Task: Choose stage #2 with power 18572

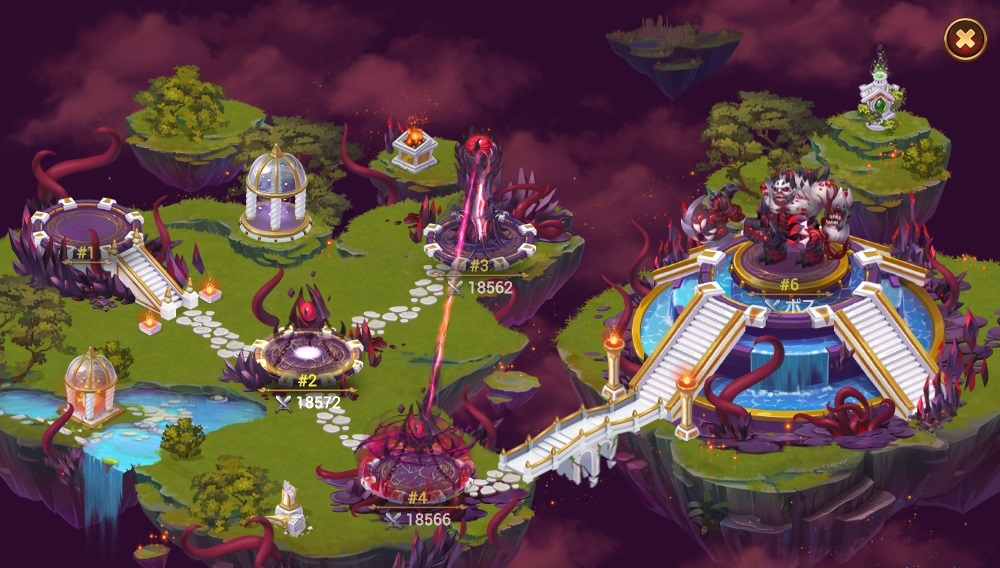Action: [x=306, y=355]
